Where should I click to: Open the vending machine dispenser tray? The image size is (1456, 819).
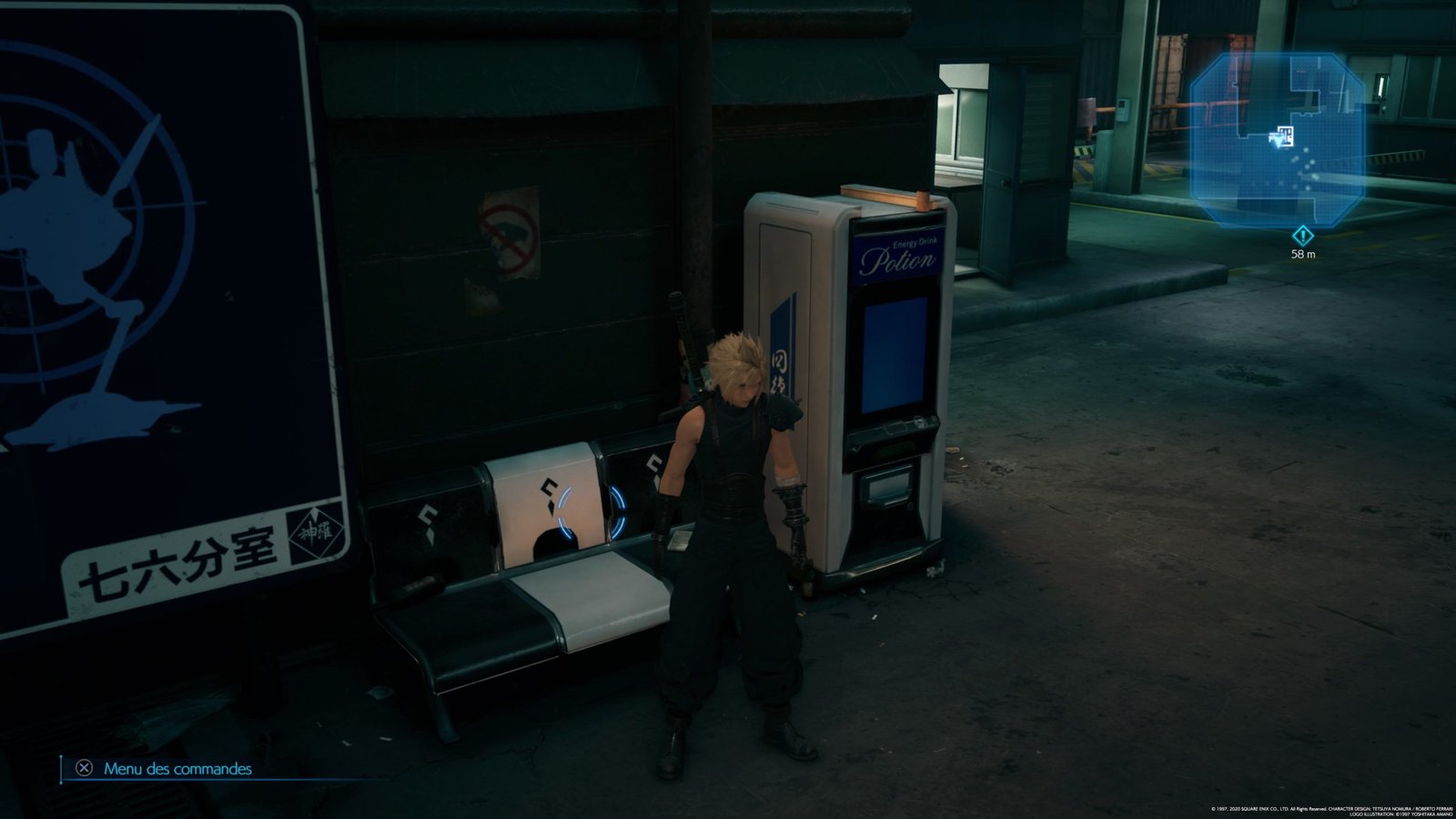point(889,486)
